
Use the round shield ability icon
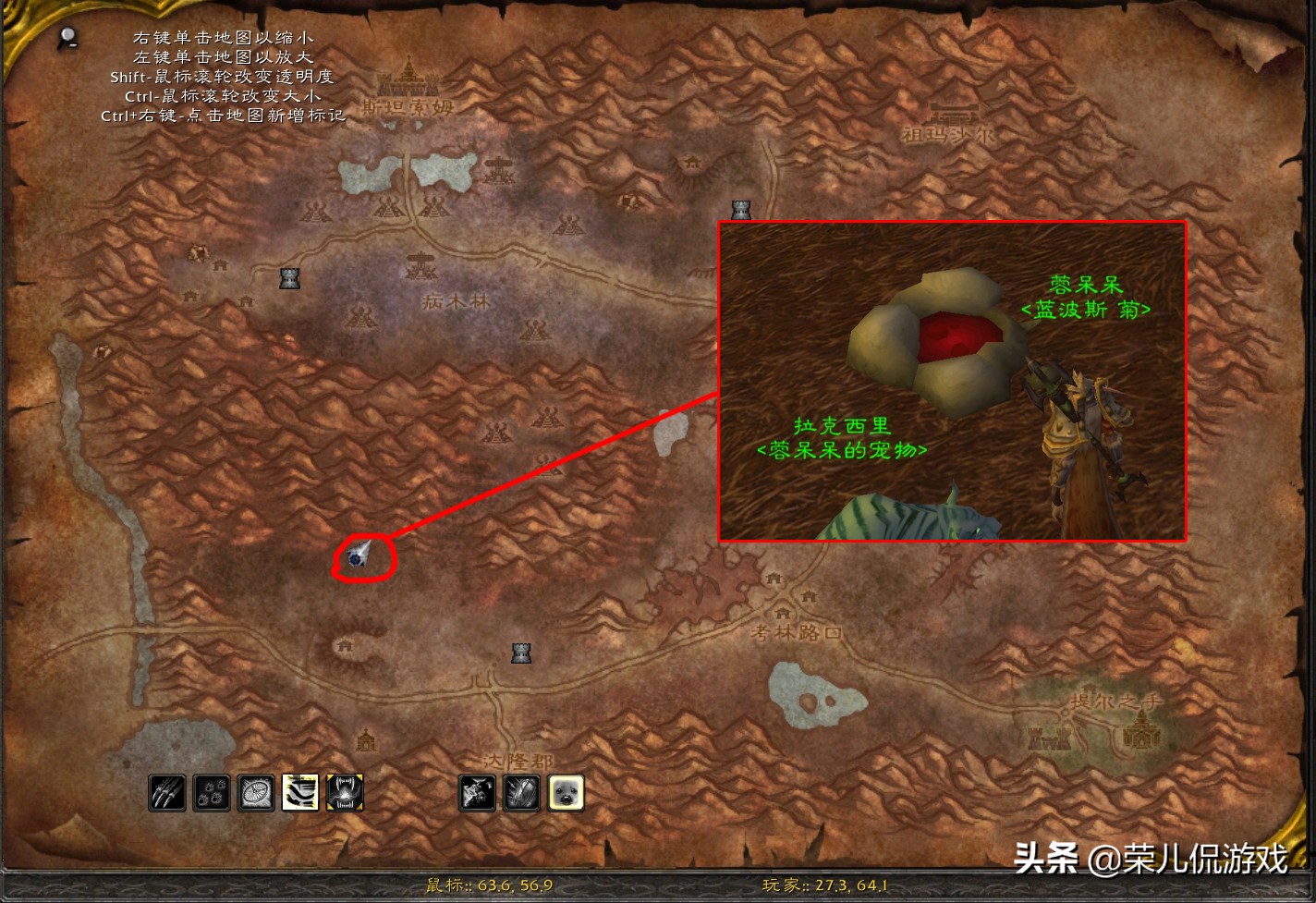point(256,793)
